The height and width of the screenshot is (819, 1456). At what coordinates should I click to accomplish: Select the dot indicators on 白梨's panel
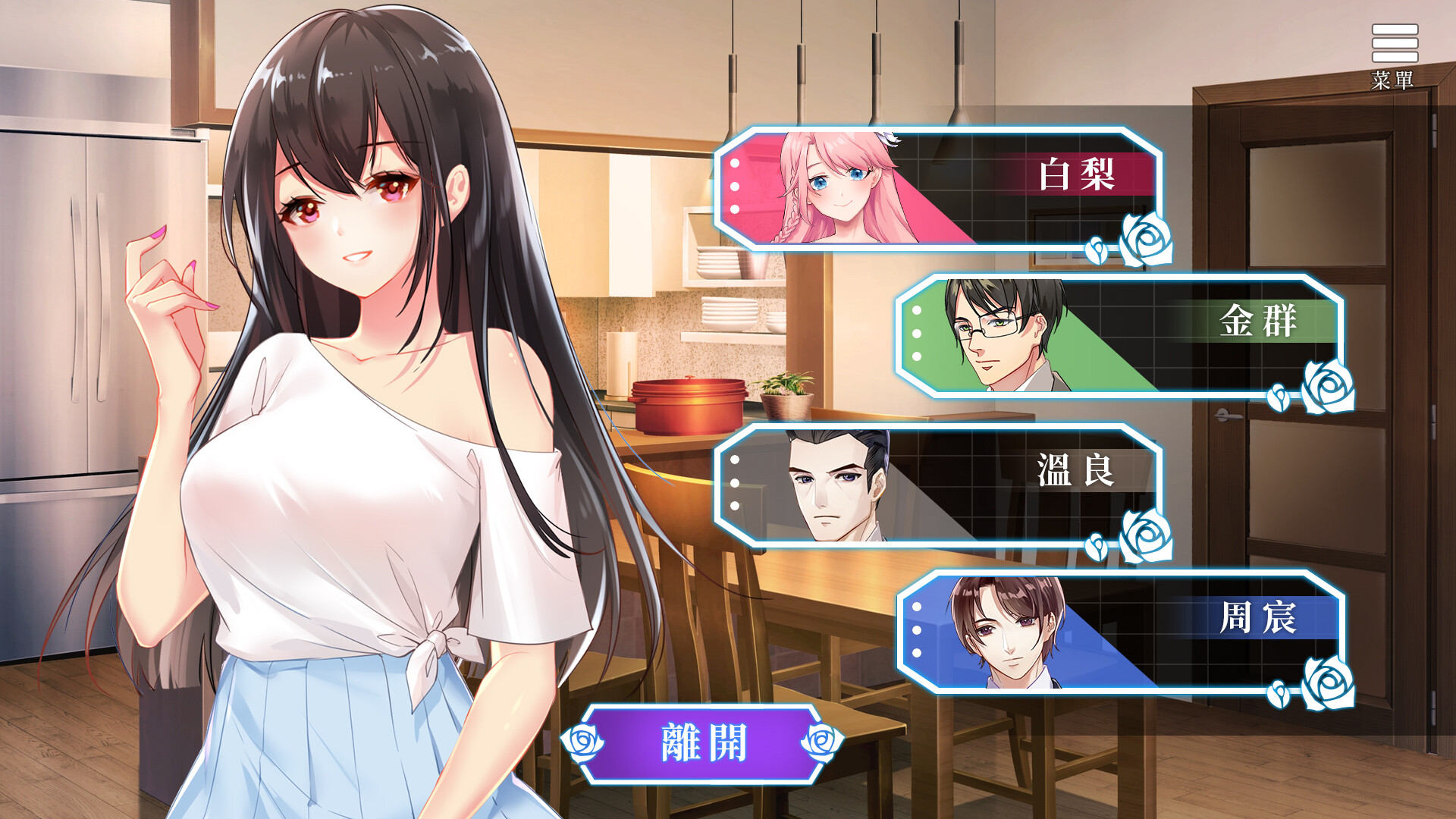(x=733, y=184)
